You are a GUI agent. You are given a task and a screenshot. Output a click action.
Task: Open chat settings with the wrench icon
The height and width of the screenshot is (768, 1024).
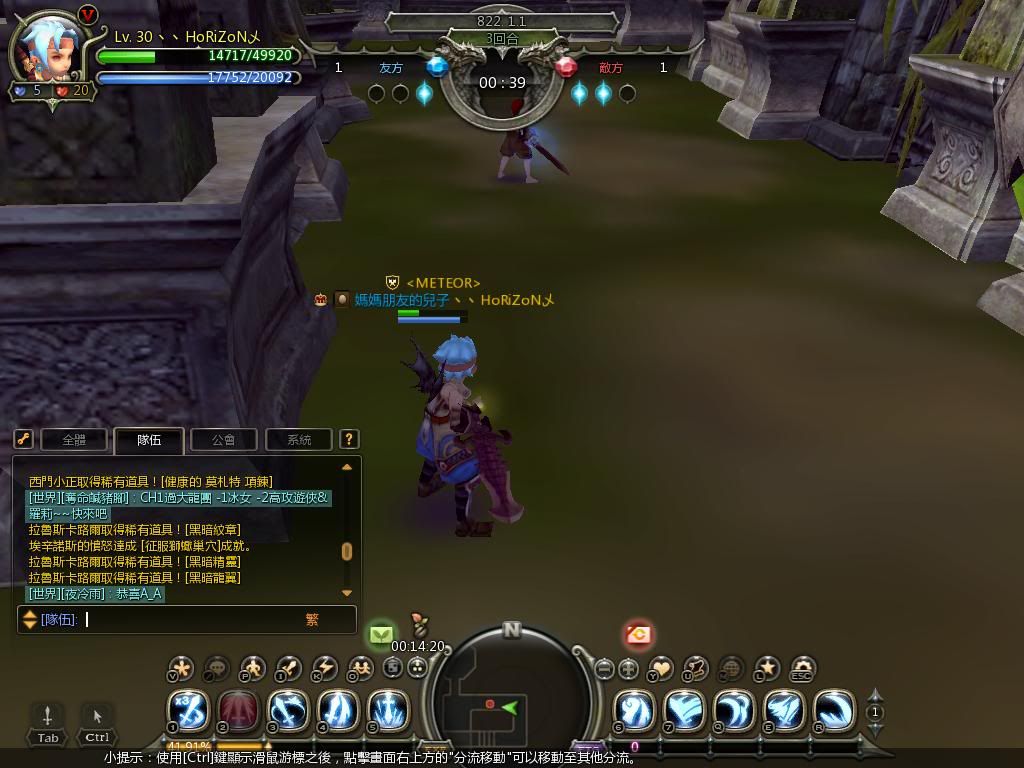click(24, 439)
